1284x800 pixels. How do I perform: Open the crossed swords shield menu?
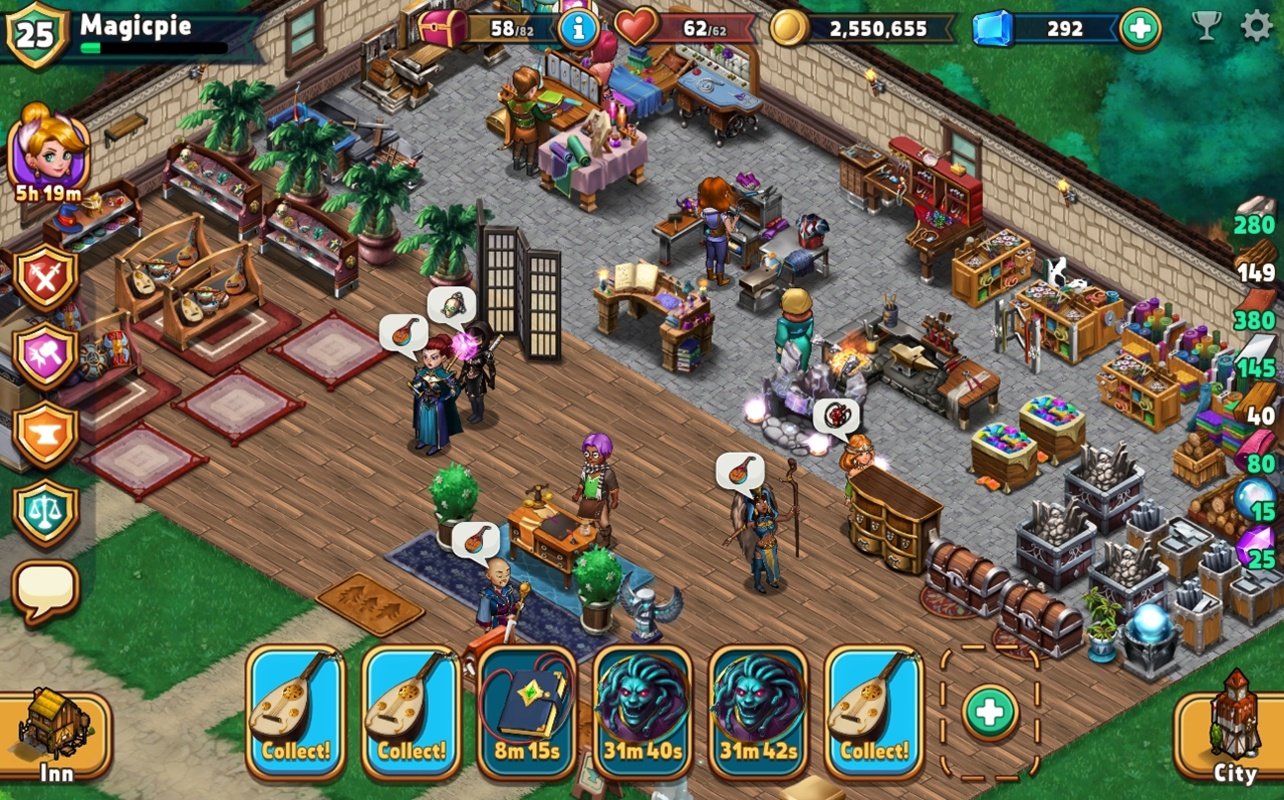45,278
